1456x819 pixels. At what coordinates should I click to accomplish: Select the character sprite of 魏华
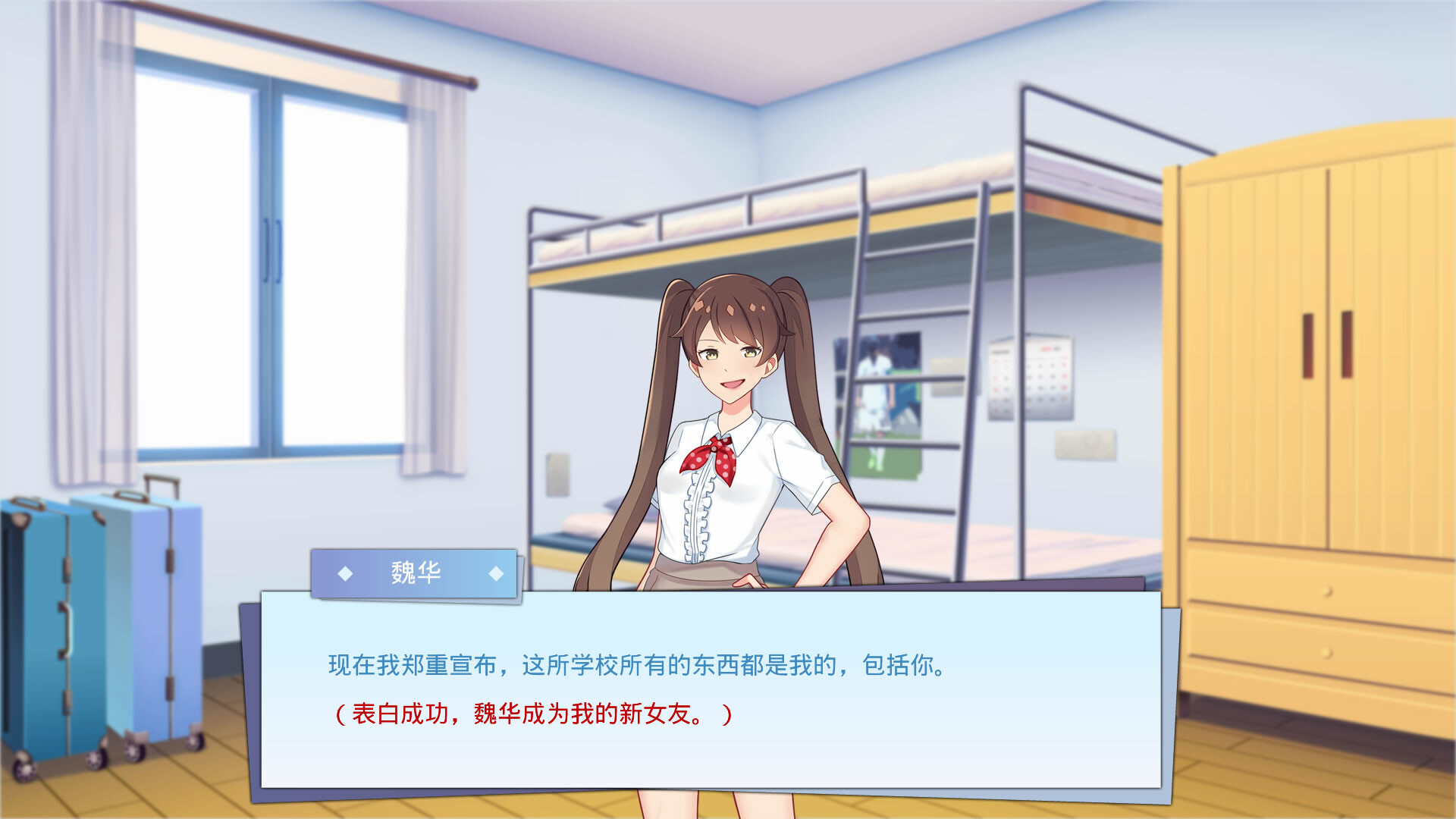[x=728, y=394]
